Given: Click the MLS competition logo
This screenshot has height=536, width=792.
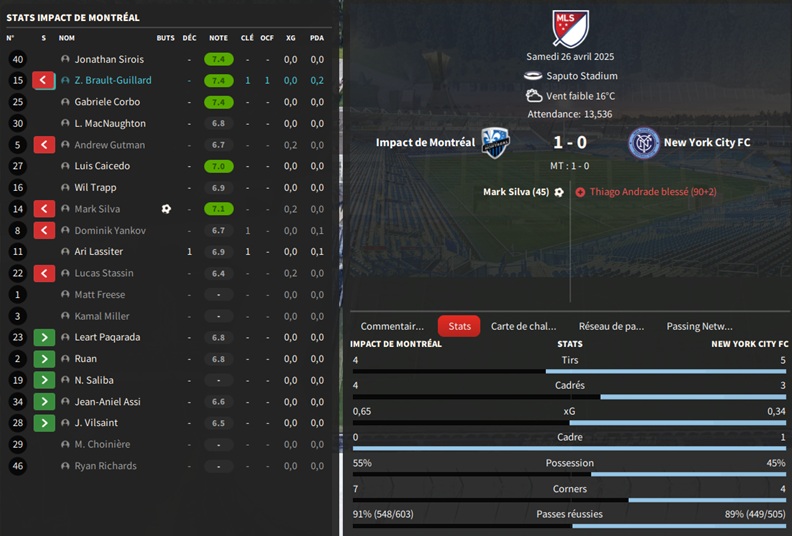Looking at the screenshot, I should click(570, 28).
